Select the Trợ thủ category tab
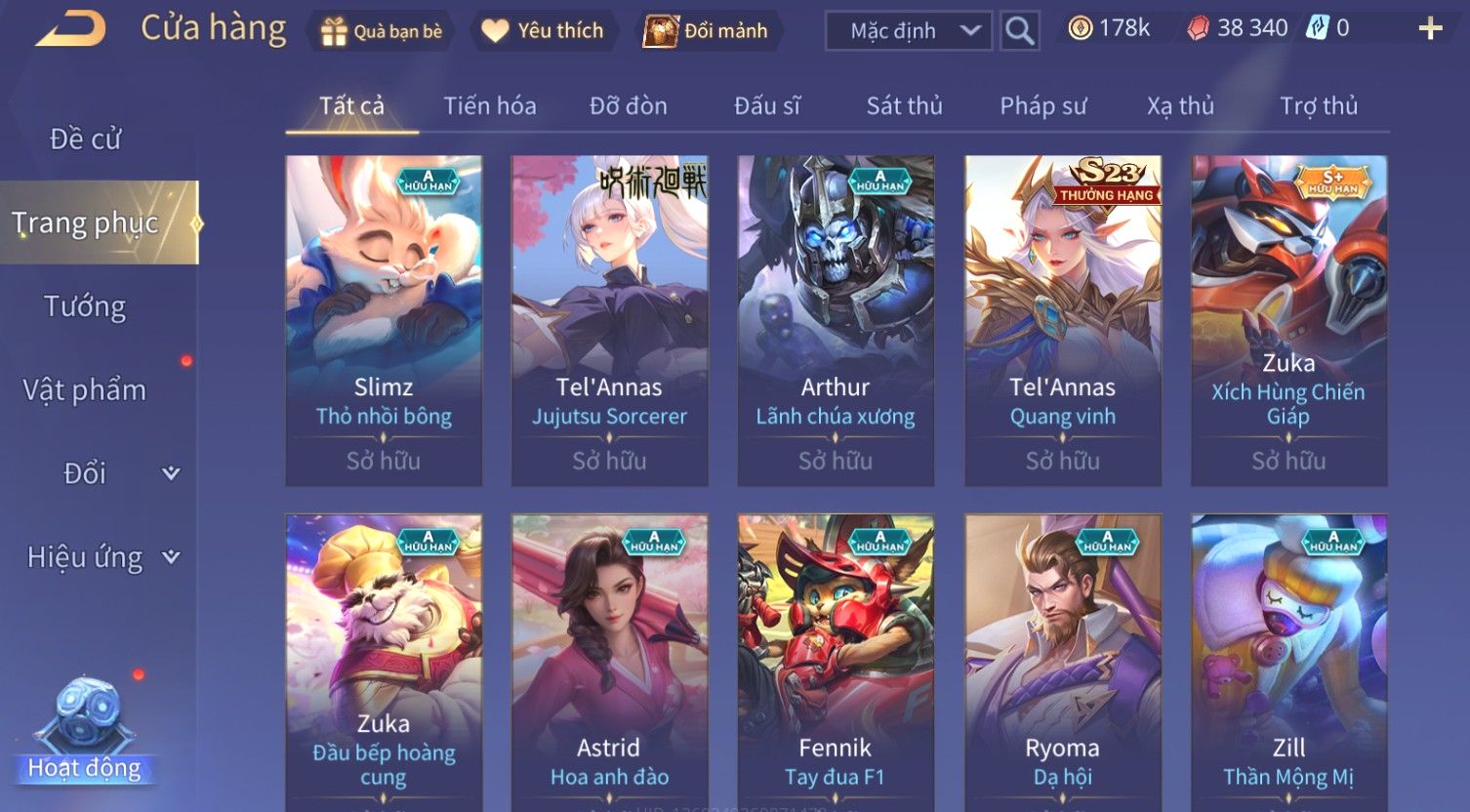1470x812 pixels. [1319, 105]
